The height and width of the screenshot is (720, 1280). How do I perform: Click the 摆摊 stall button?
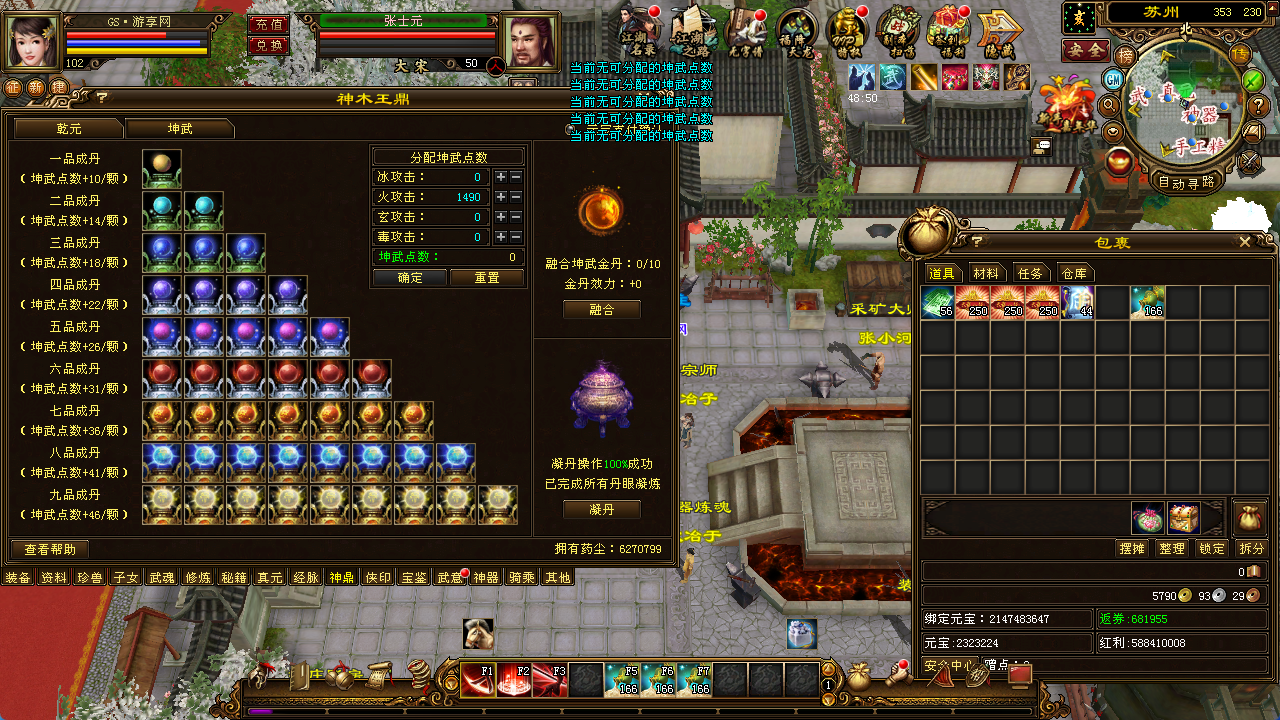[1131, 548]
